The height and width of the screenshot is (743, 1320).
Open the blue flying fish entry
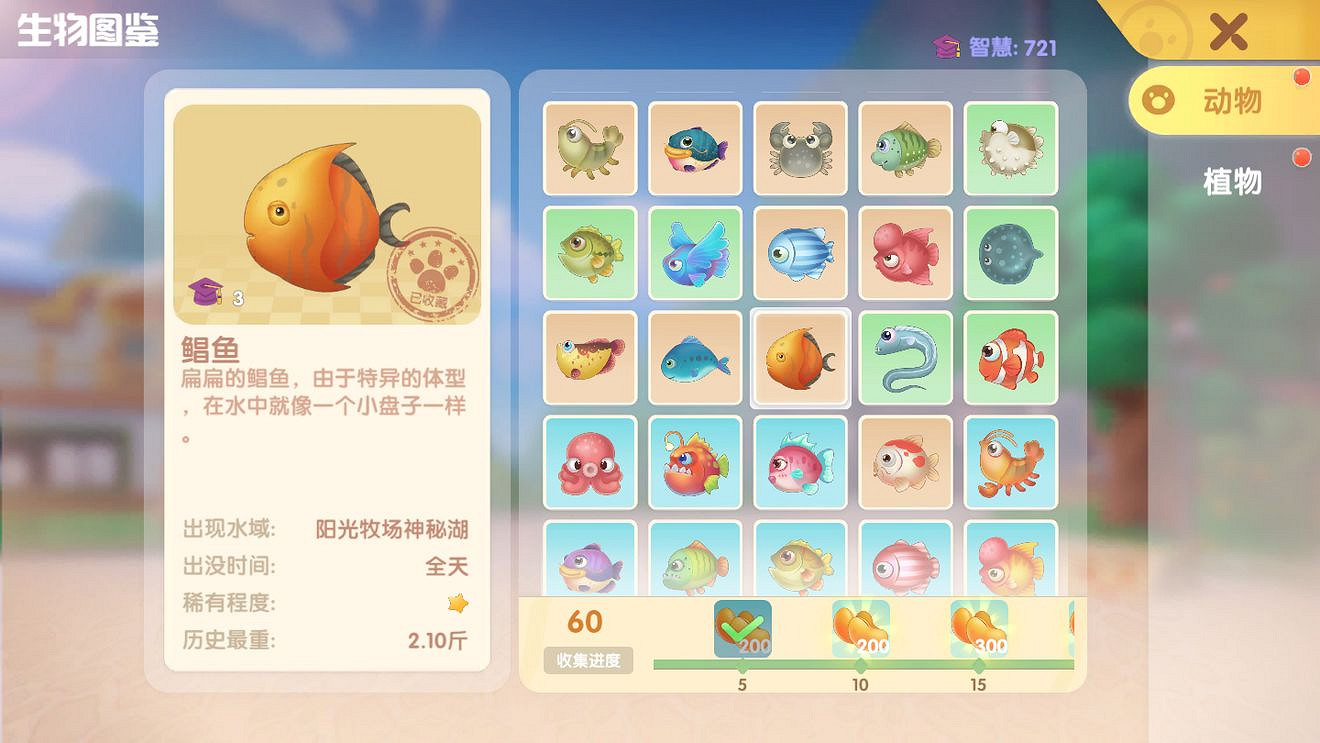(x=695, y=253)
